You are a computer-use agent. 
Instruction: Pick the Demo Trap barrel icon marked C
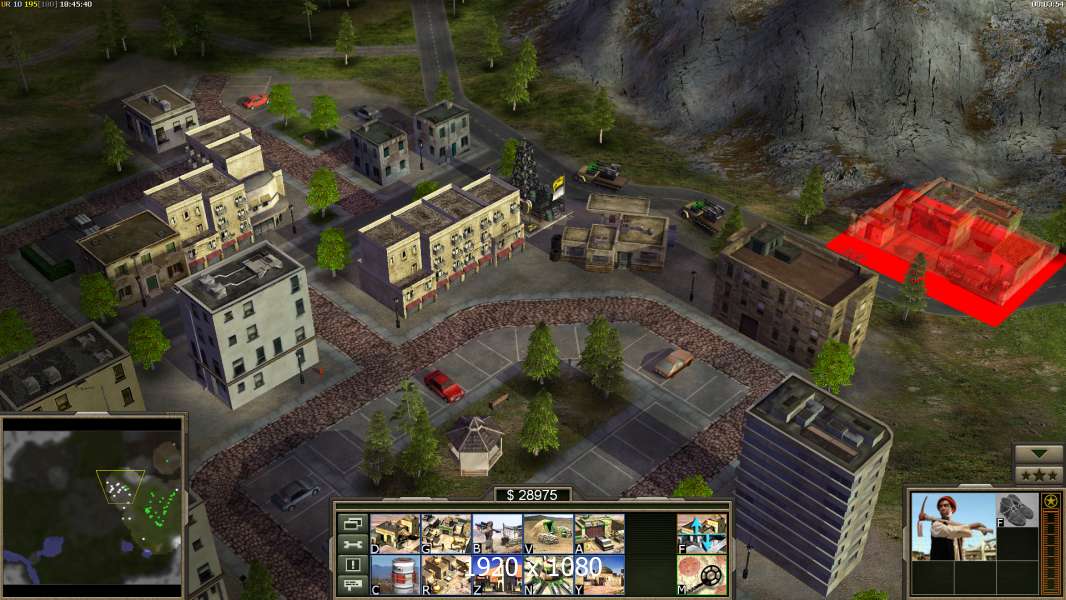[x=395, y=574]
